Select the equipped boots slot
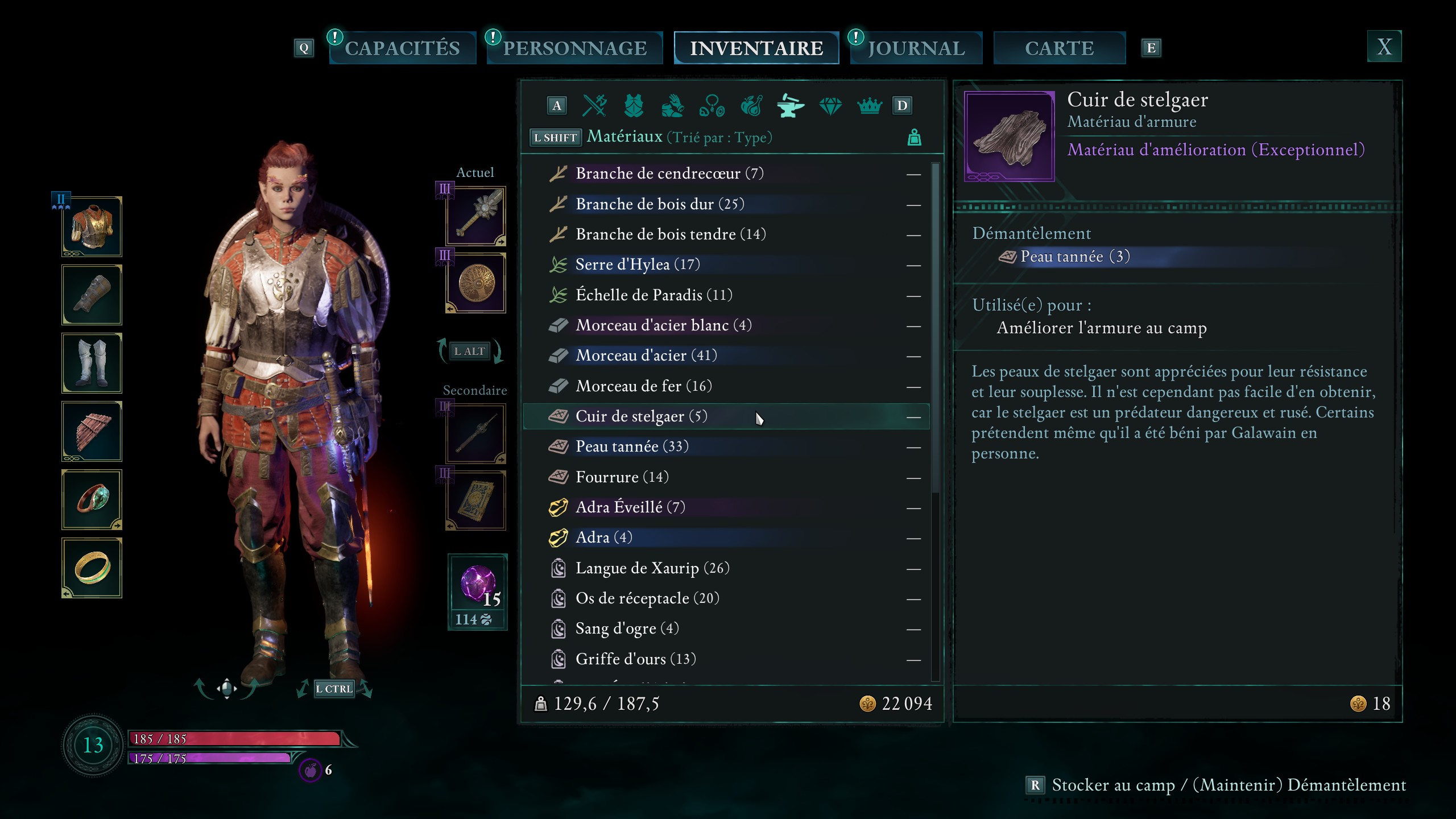Image resolution: width=1456 pixels, height=819 pixels. pyautogui.click(x=92, y=363)
